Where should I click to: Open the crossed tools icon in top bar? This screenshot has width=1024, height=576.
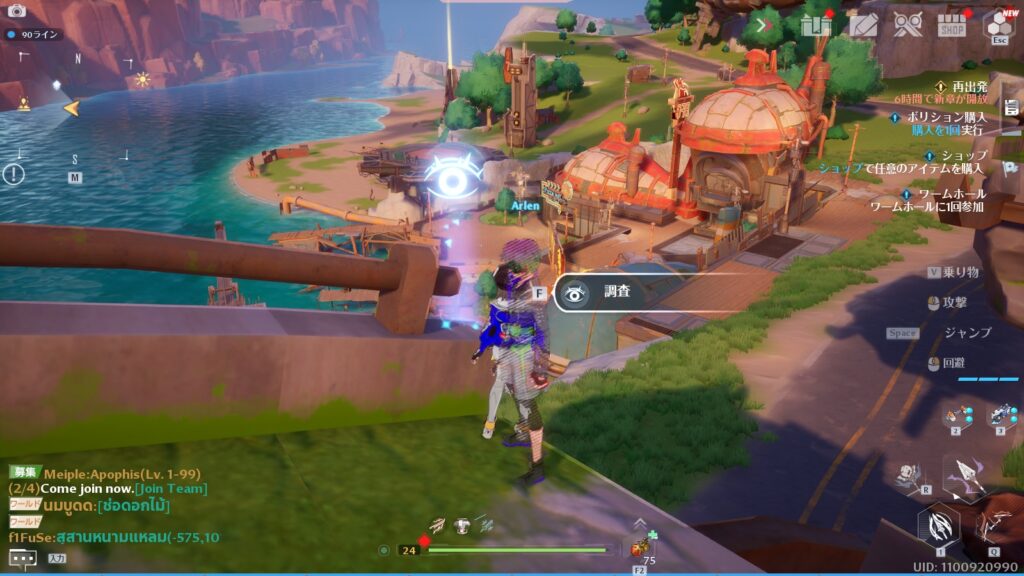(x=908, y=24)
